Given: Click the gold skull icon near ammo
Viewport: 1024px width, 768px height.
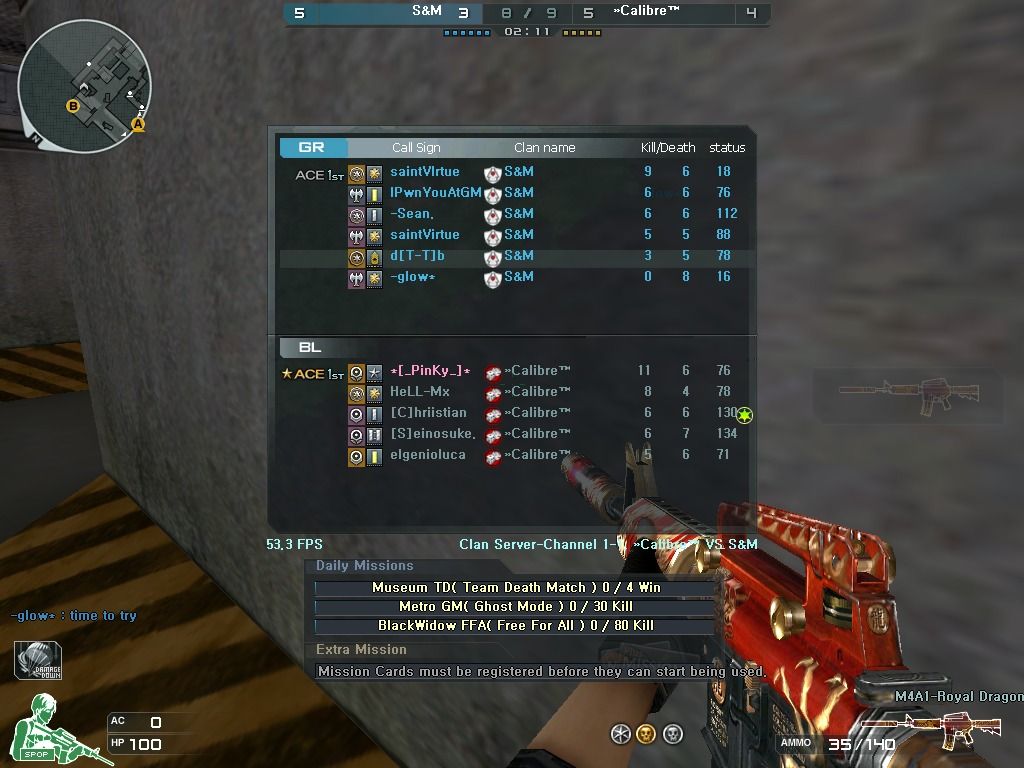Looking at the screenshot, I should [646, 735].
